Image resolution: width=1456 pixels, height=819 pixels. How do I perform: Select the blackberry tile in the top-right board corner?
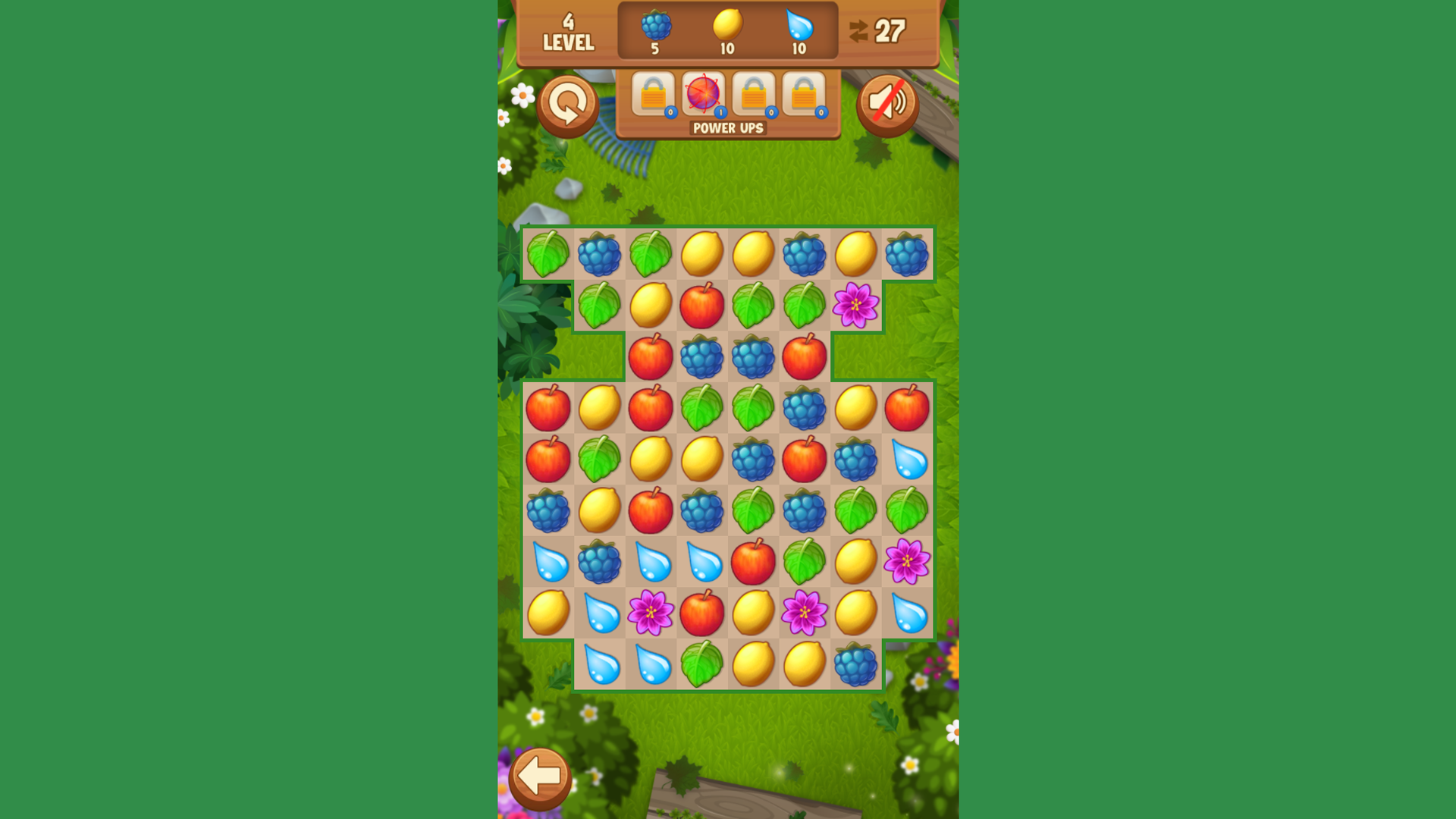(907, 256)
